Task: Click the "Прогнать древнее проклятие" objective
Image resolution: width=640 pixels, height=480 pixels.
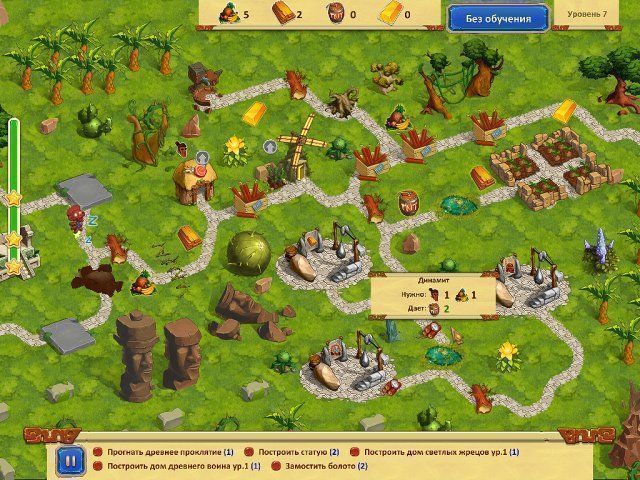Action: pyautogui.click(x=163, y=452)
